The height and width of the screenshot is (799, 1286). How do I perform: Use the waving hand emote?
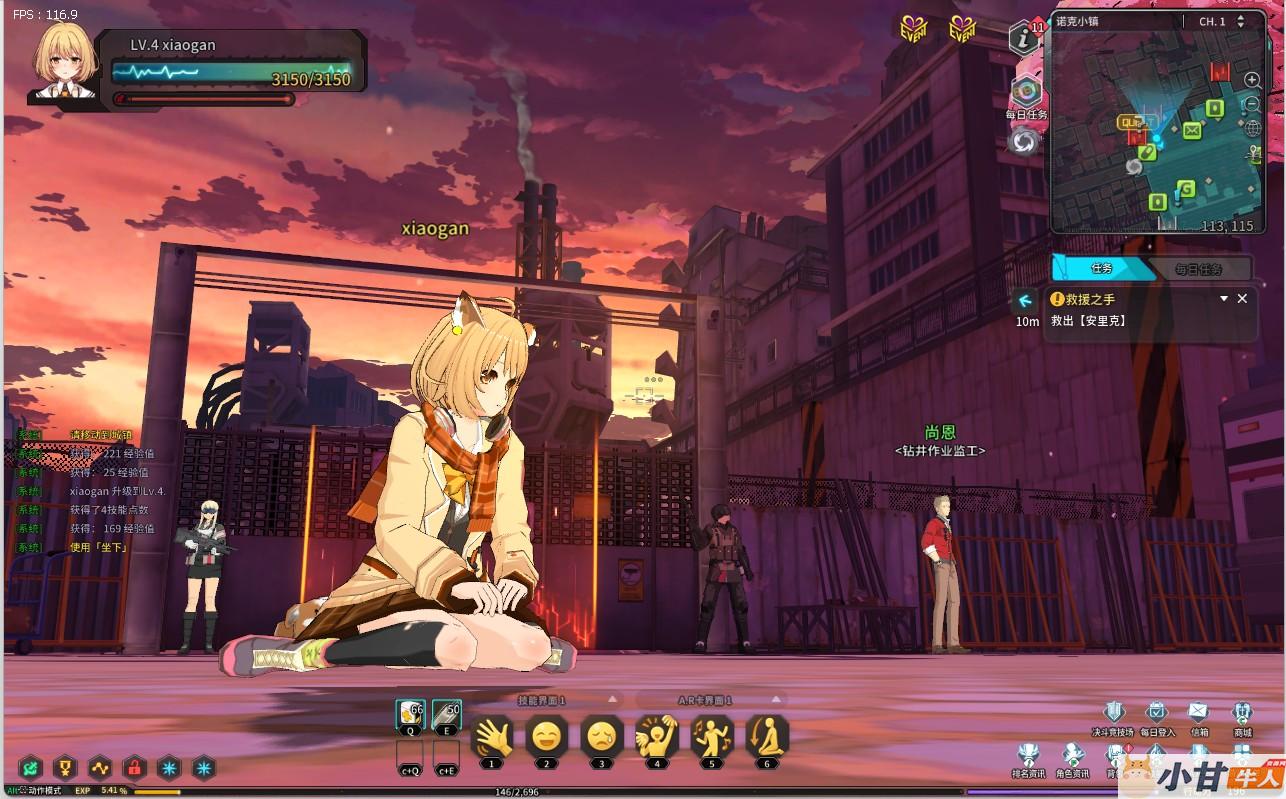pyautogui.click(x=491, y=738)
